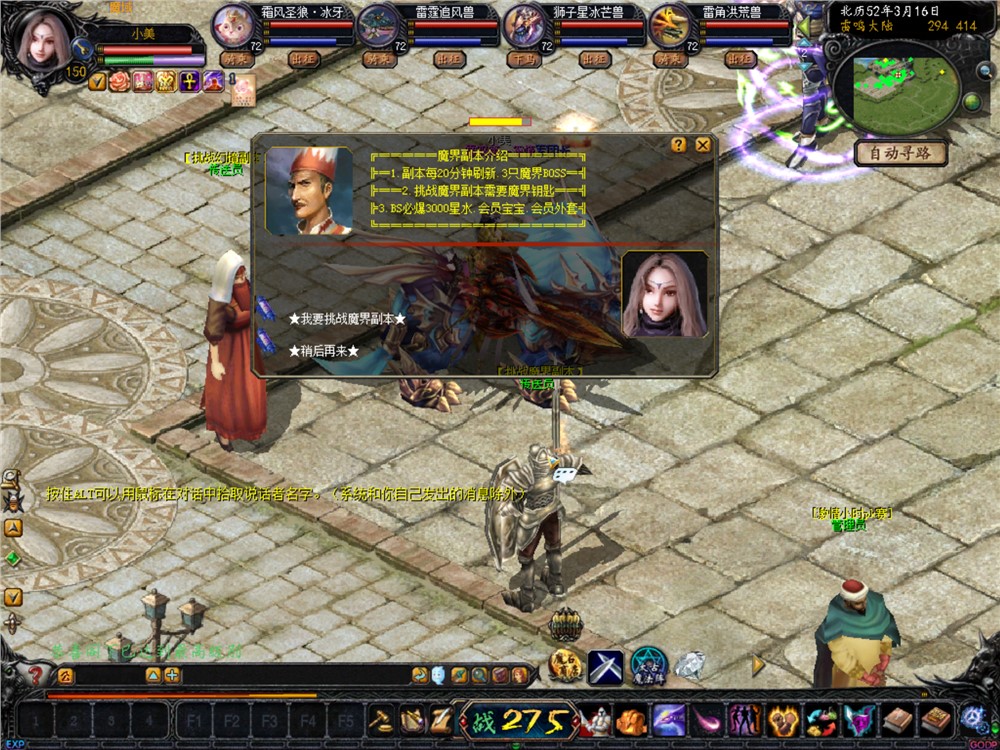
Task: Choose "稍后再来" dialogue option
Action: pyautogui.click(x=323, y=351)
